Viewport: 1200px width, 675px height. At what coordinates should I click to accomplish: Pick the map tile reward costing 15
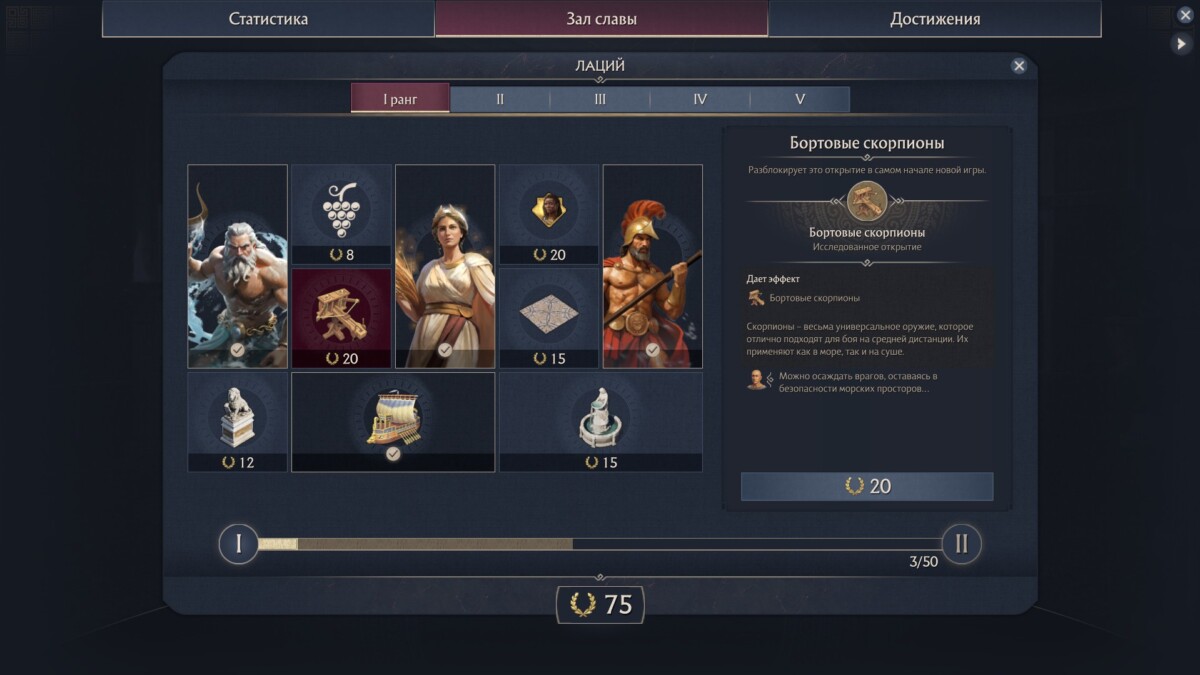pos(549,318)
